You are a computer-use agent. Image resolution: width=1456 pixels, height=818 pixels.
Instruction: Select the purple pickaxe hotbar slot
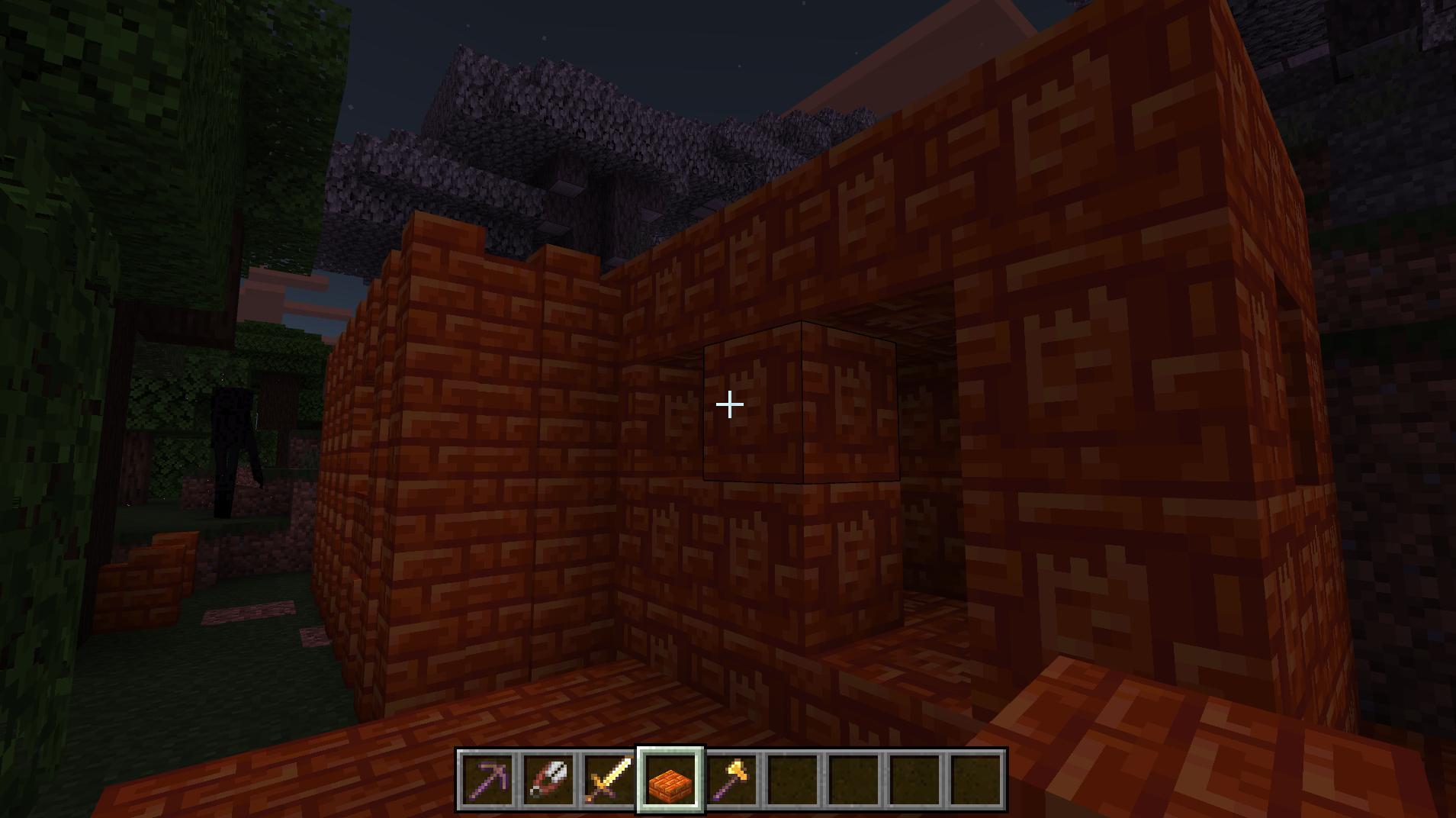487,780
